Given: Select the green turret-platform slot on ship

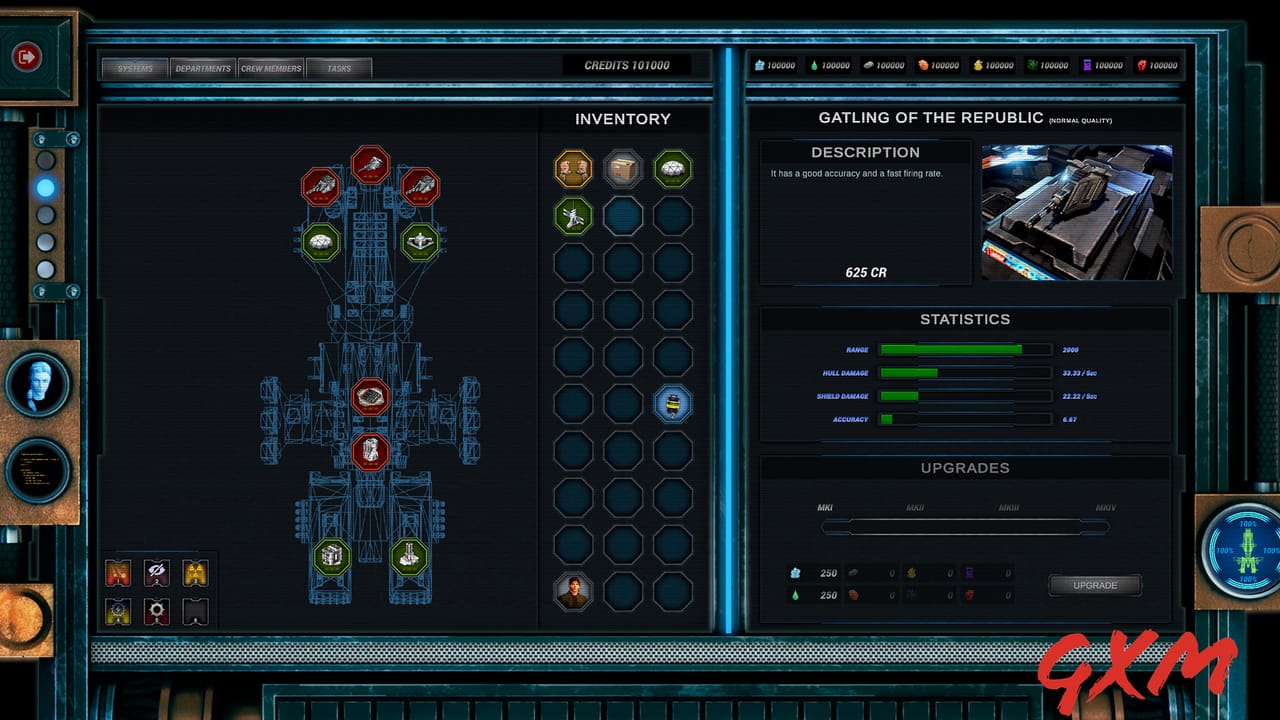Looking at the screenshot, I should [x=420, y=241].
